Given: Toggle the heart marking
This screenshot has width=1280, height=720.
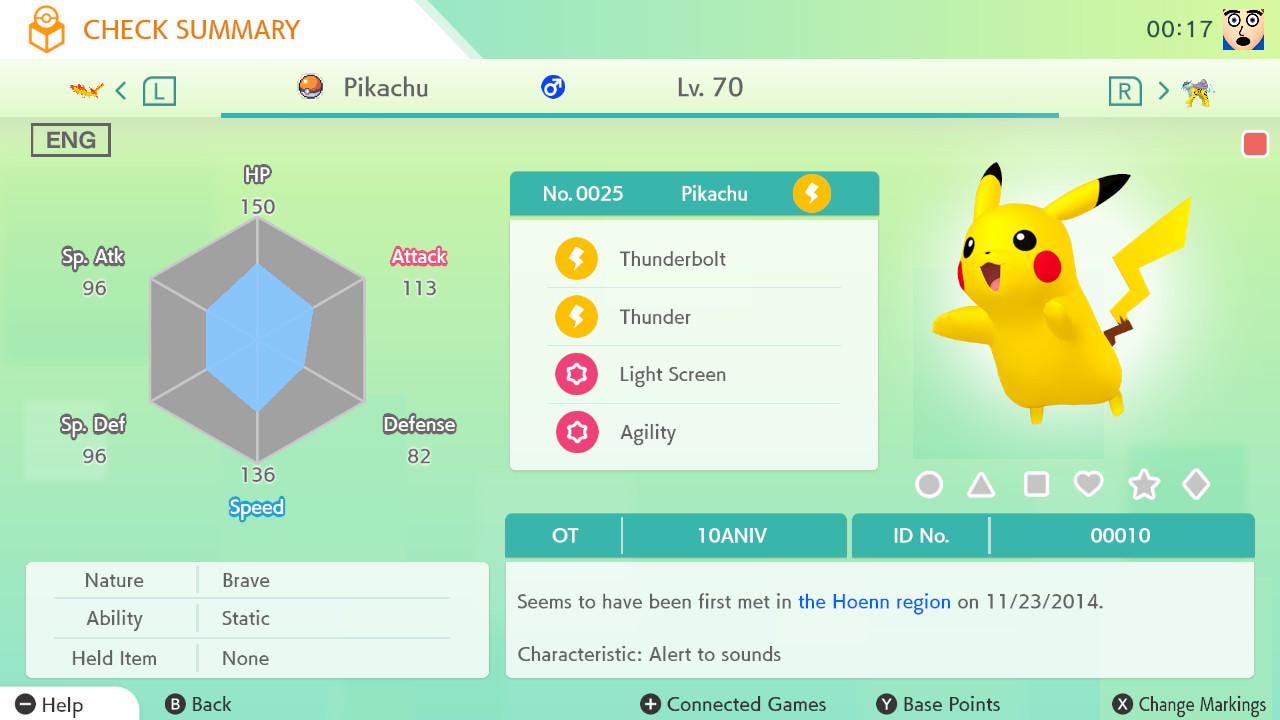Looking at the screenshot, I should [x=1088, y=485].
